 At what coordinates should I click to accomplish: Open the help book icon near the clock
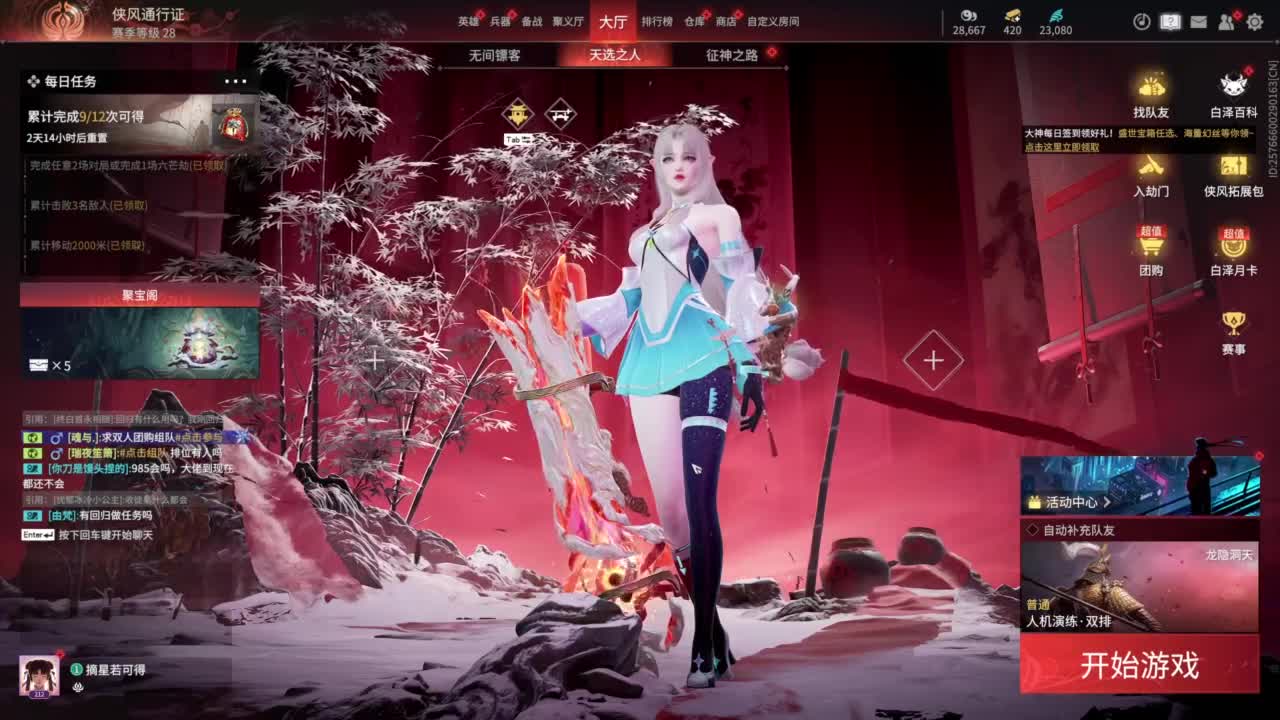1170,22
